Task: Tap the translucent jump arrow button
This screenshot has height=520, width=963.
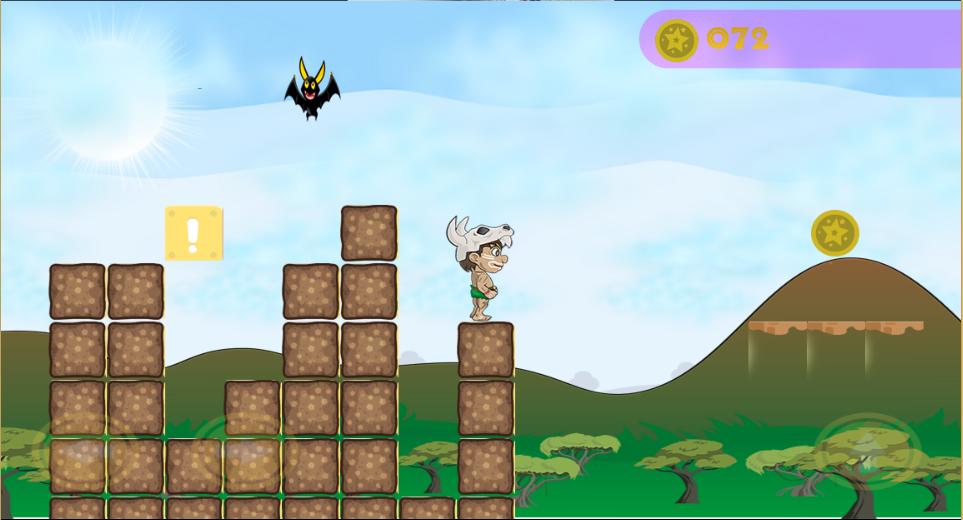Action: click(x=866, y=449)
